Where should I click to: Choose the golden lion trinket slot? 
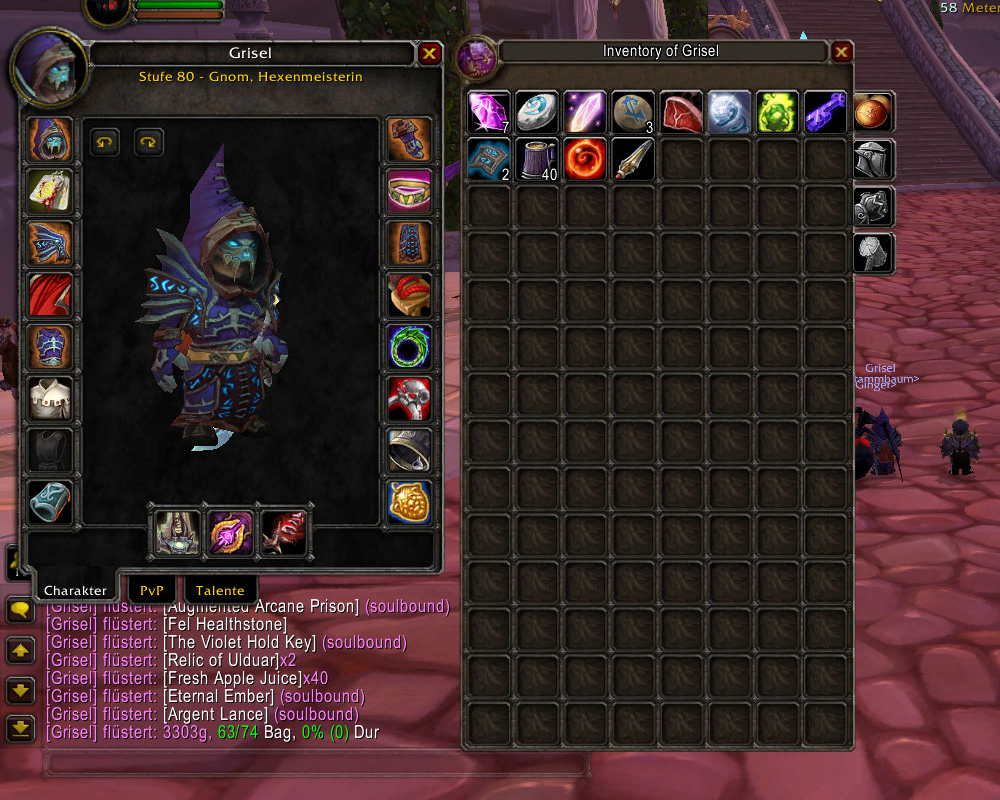pyautogui.click(x=410, y=502)
